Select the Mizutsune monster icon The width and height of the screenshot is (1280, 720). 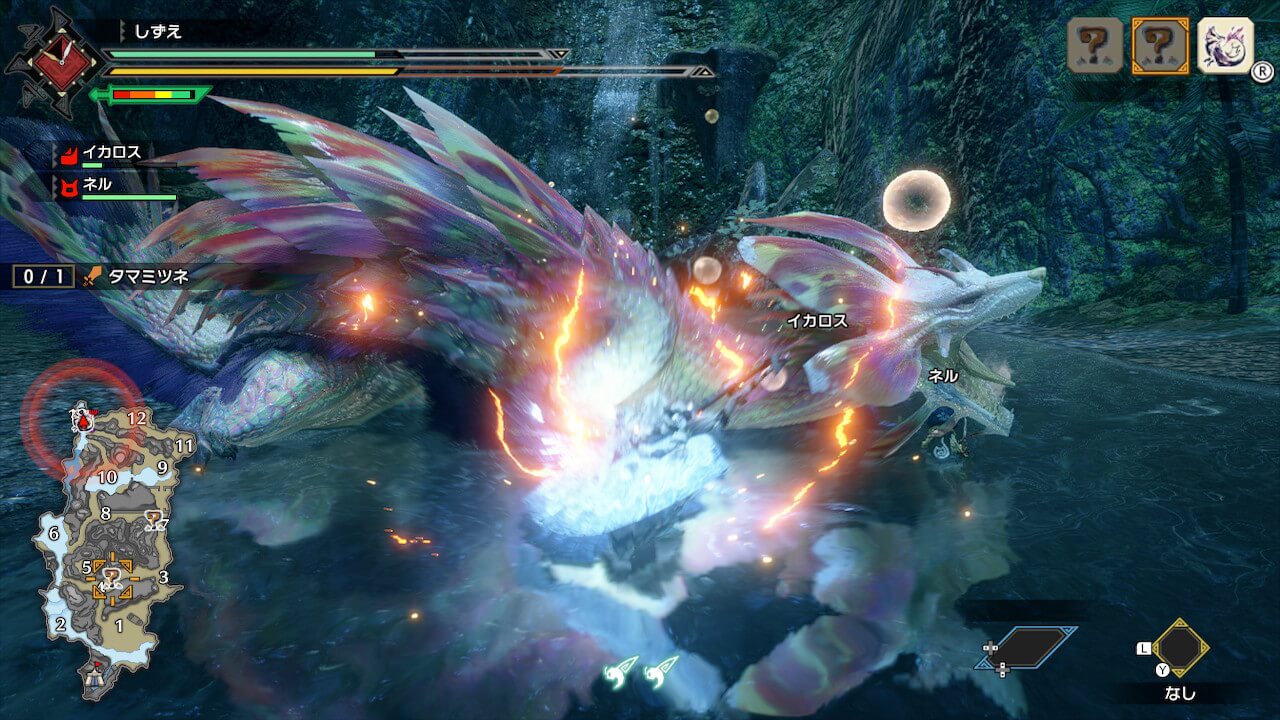1225,45
